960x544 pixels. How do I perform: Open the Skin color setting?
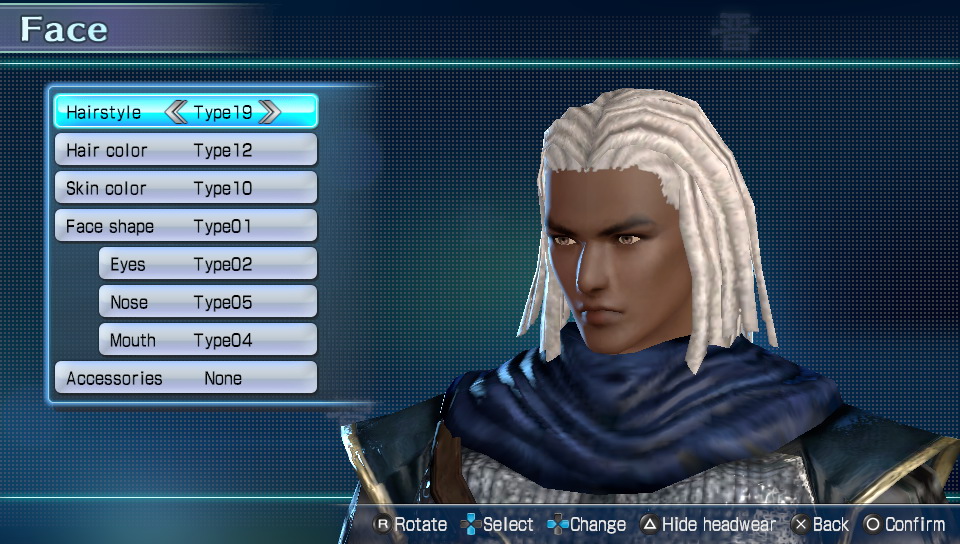185,188
